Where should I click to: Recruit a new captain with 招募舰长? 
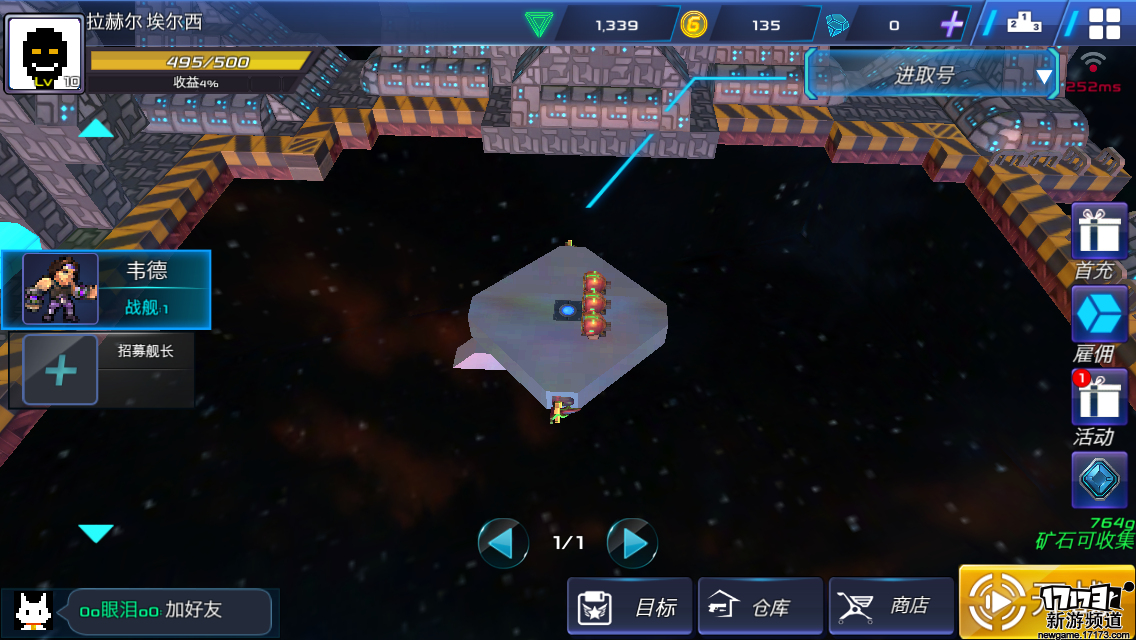(101, 371)
